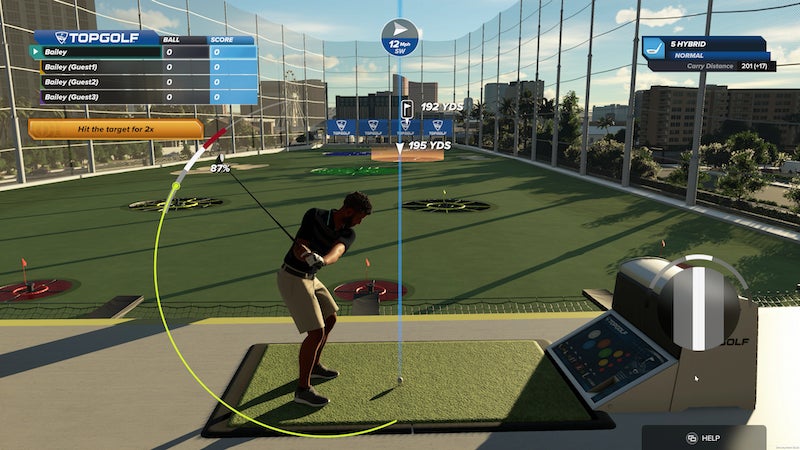Click the wind direction indicator icon
This screenshot has width=800, height=450.
[x=400, y=30]
